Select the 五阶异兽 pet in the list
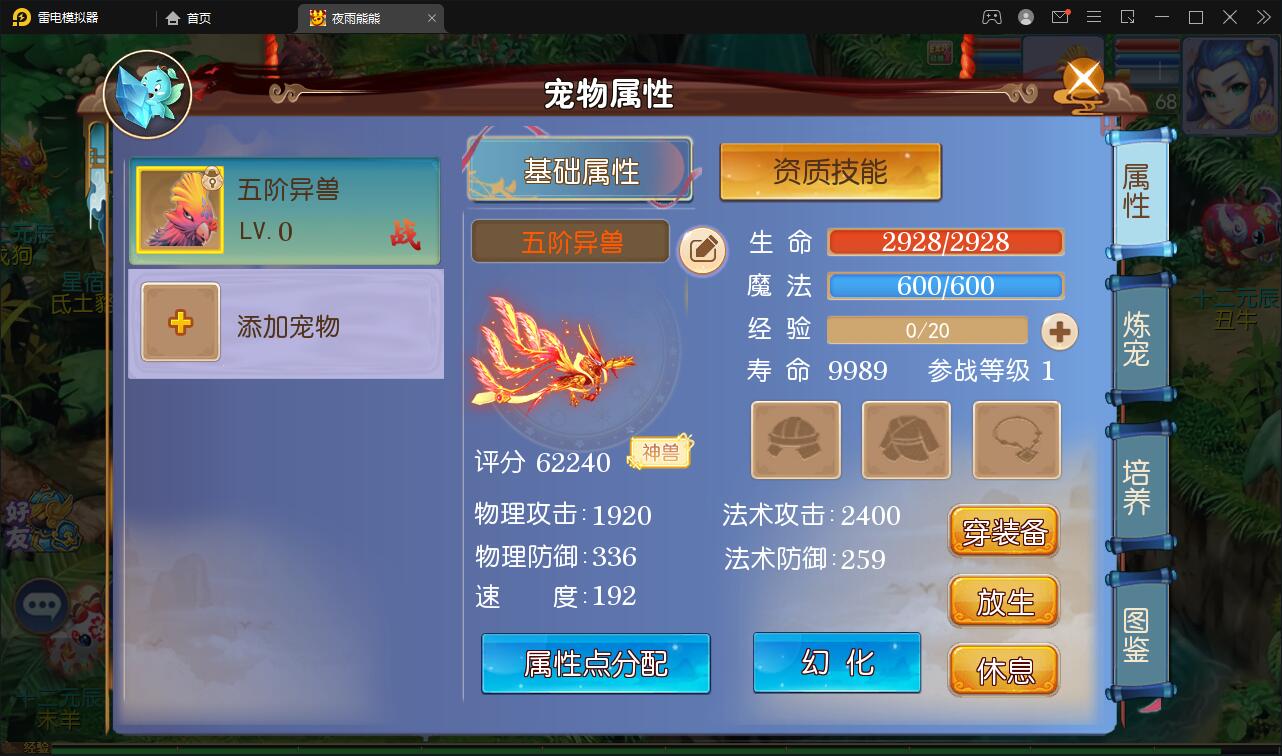Viewport: 1282px width, 756px height. pyautogui.click(x=285, y=213)
